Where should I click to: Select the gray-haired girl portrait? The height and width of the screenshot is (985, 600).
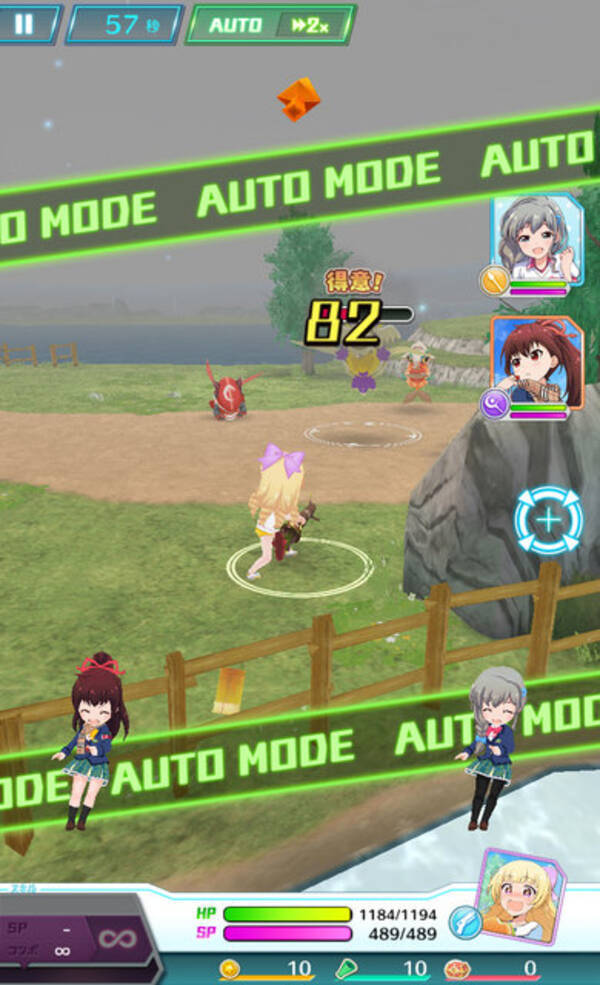tap(537, 240)
